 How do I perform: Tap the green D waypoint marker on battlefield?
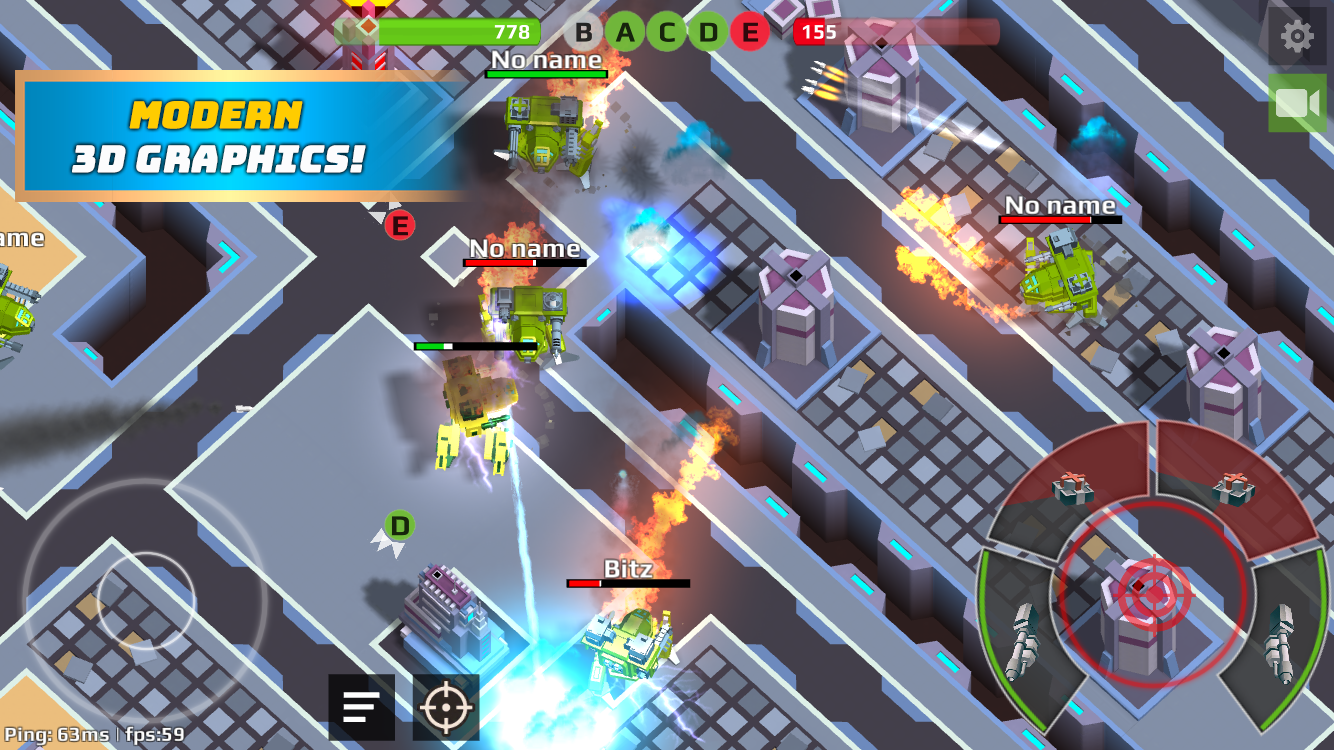[398, 523]
